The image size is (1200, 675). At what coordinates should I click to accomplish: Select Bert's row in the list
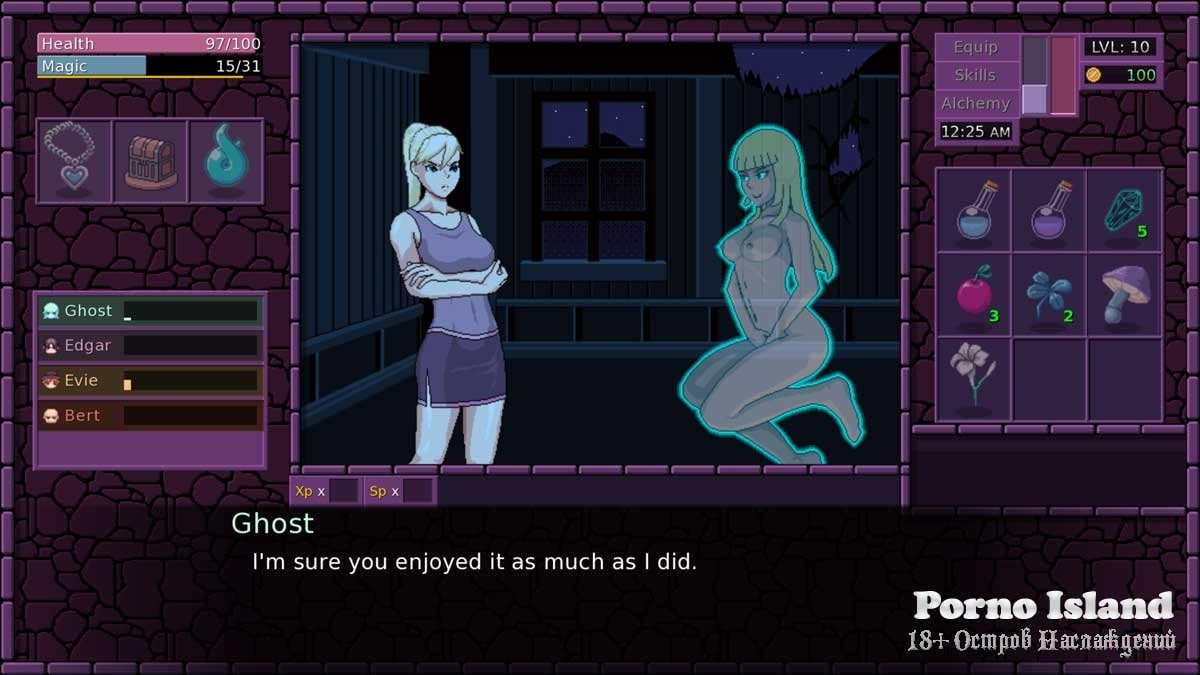click(150, 416)
